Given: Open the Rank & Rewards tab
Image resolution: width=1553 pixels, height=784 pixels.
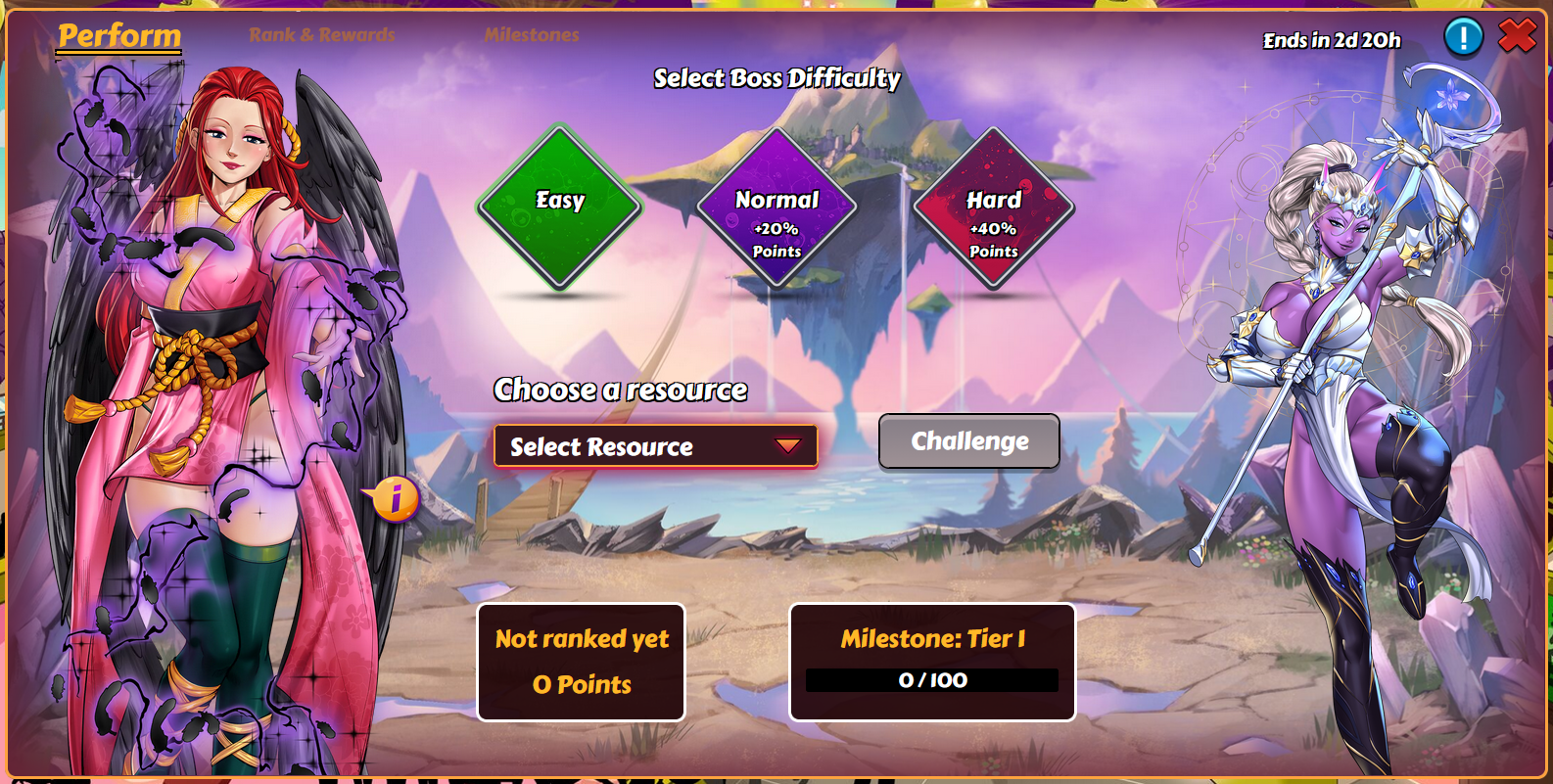Looking at the screenshot, I should pos(322,35).
